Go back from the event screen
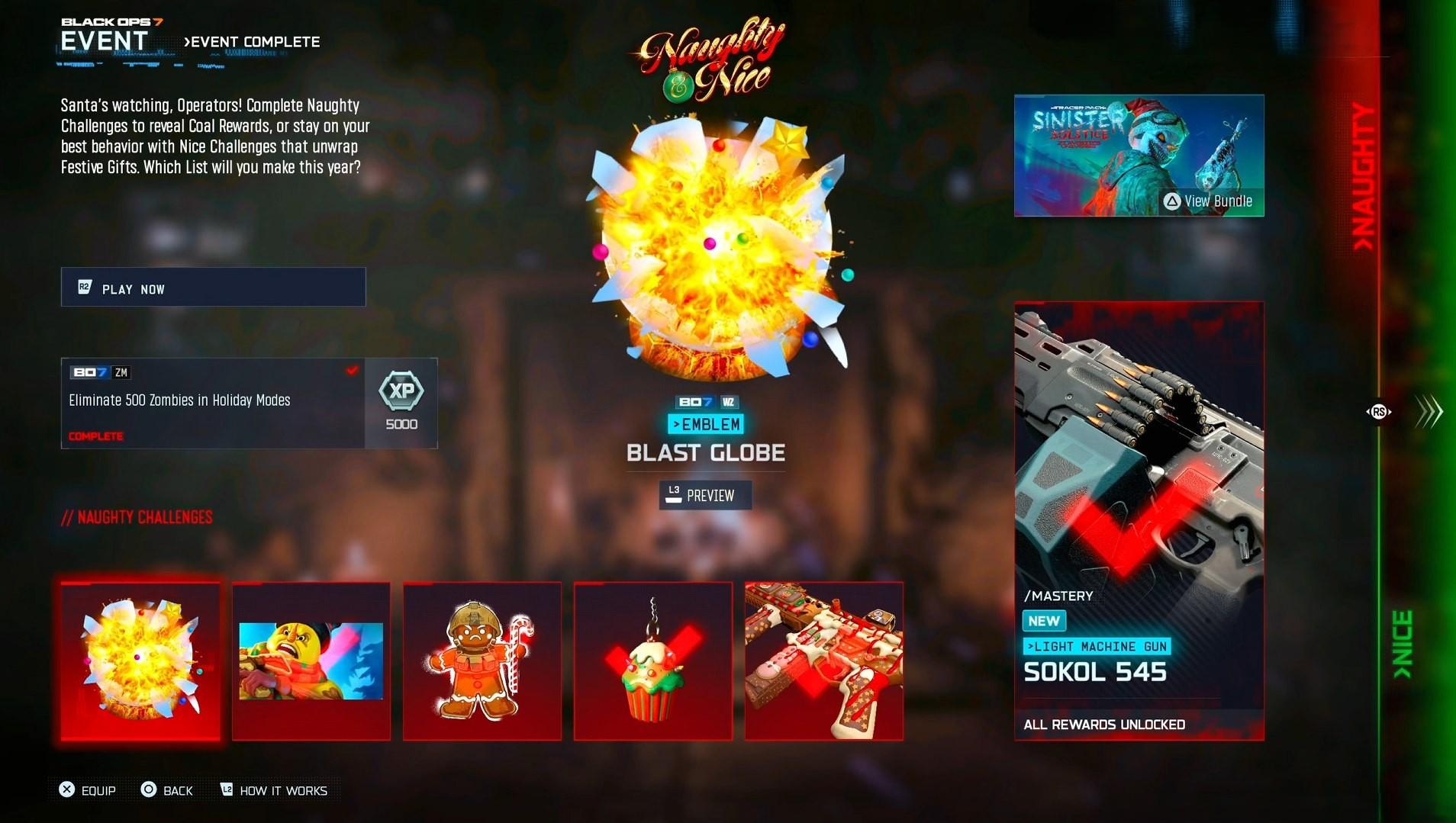Image resolution: width=1456 pixels, height=823 pixels. (x=167, y=790)
